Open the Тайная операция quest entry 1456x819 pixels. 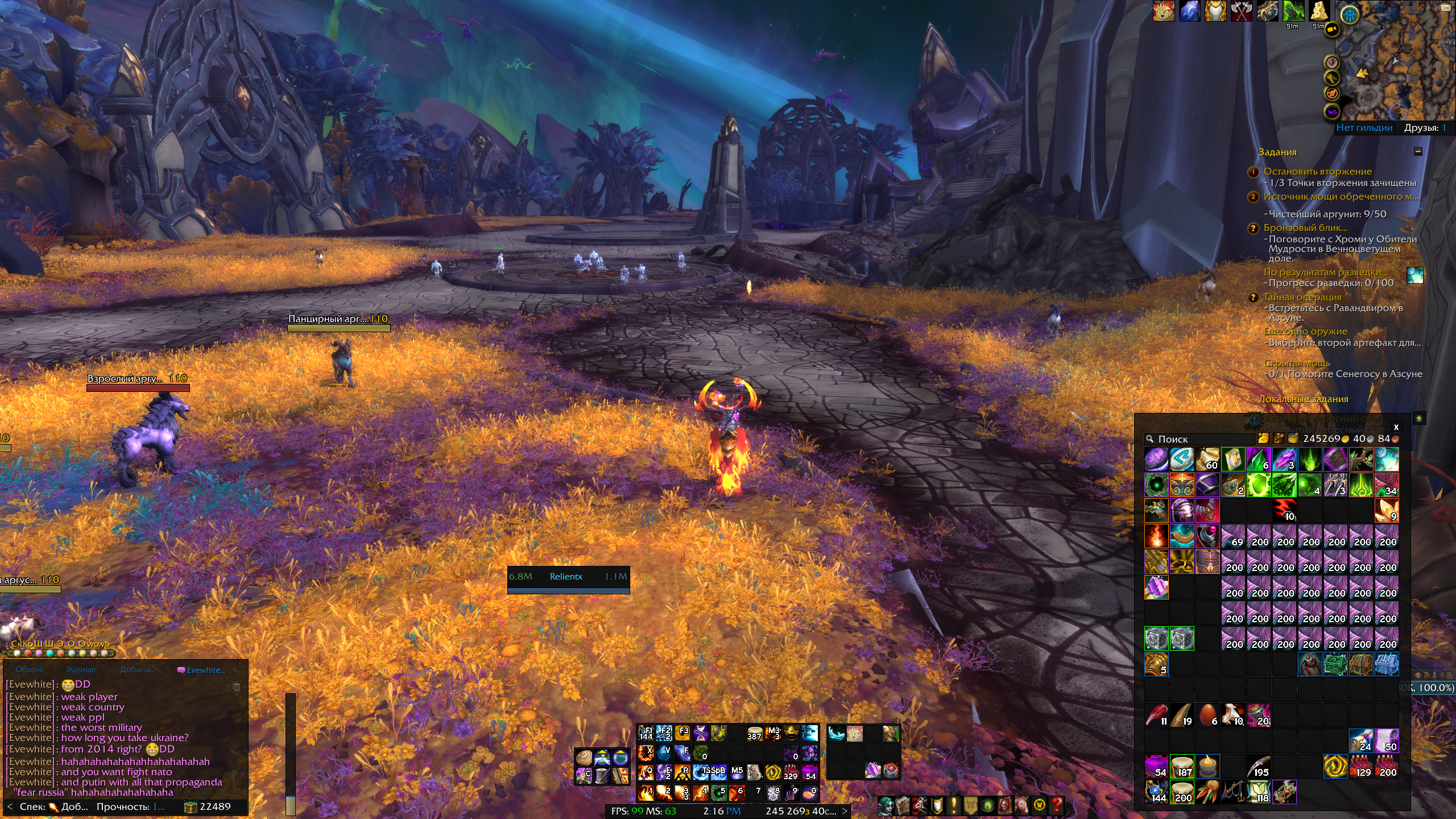pyautogui.click(x=1302, y=297)
